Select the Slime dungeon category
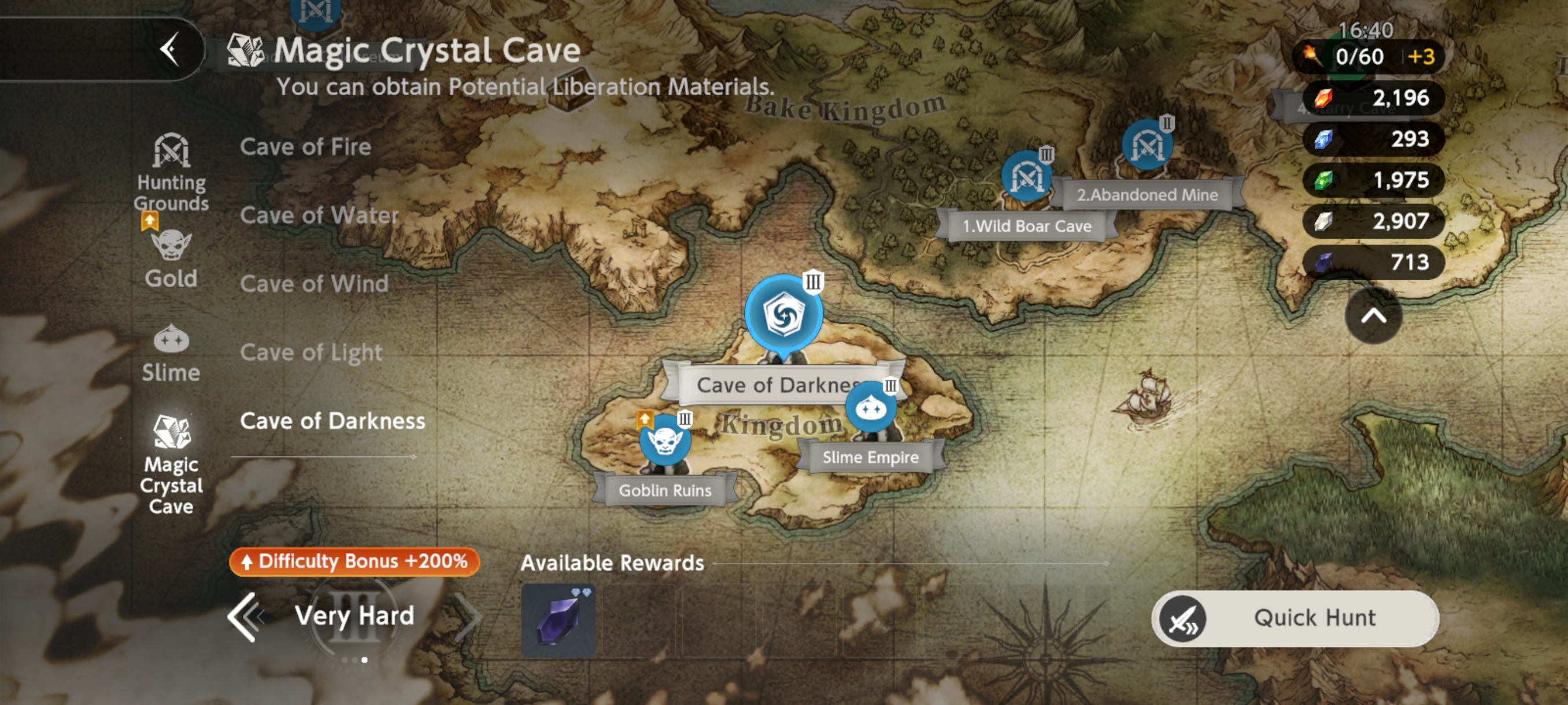The image size is (1568, 705). [x=171, y=354]
